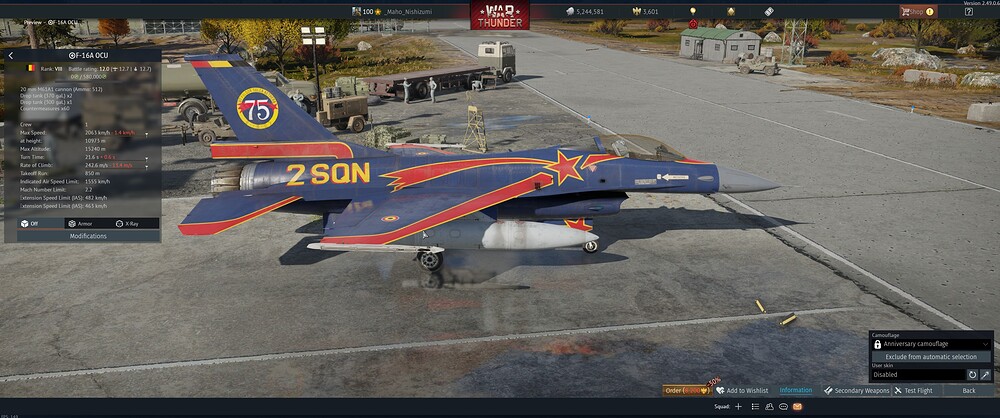Invite a squad member with the plus icon

coord(739,407)
